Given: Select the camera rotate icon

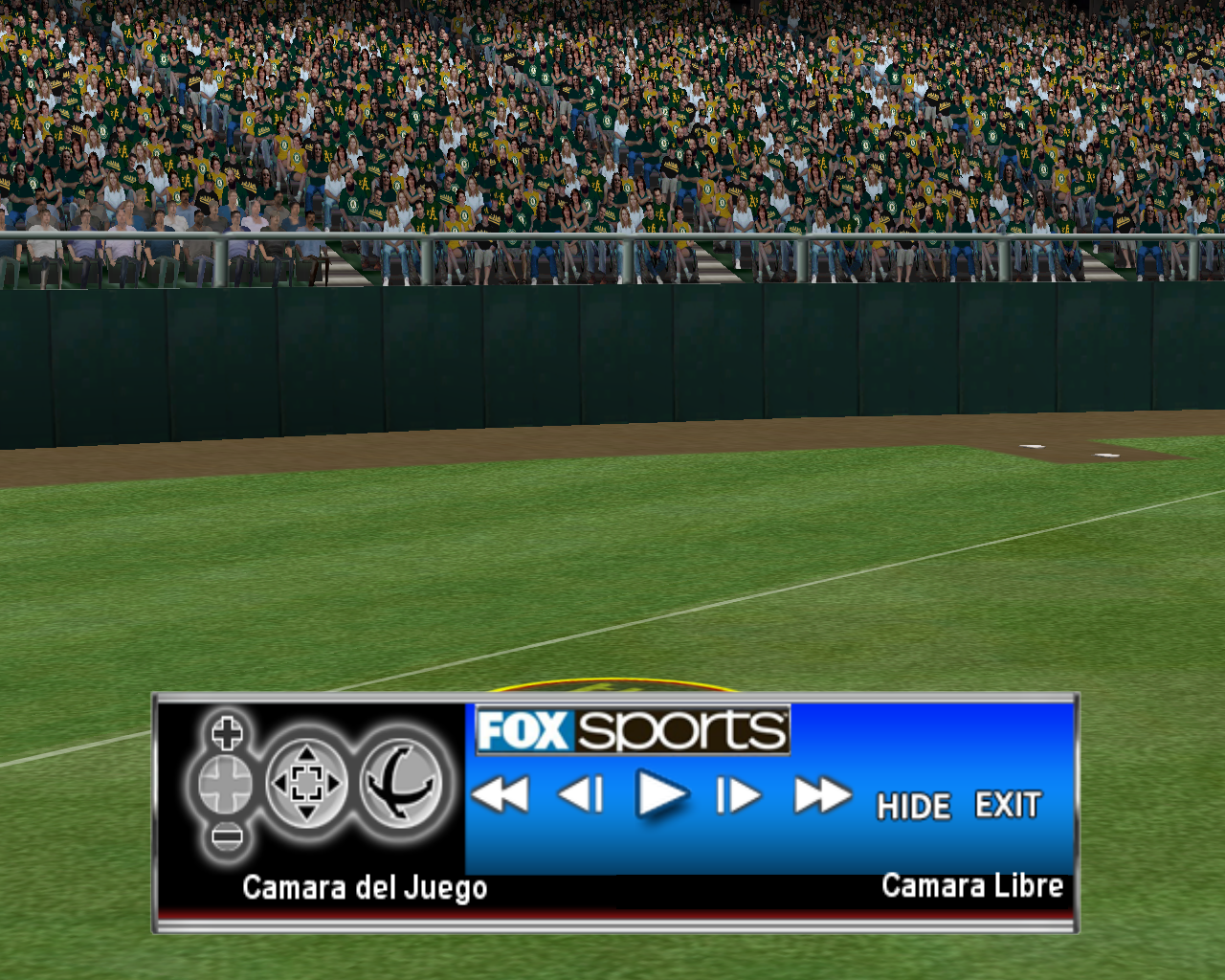Looking at the screenshot, I should click(402, 784).
